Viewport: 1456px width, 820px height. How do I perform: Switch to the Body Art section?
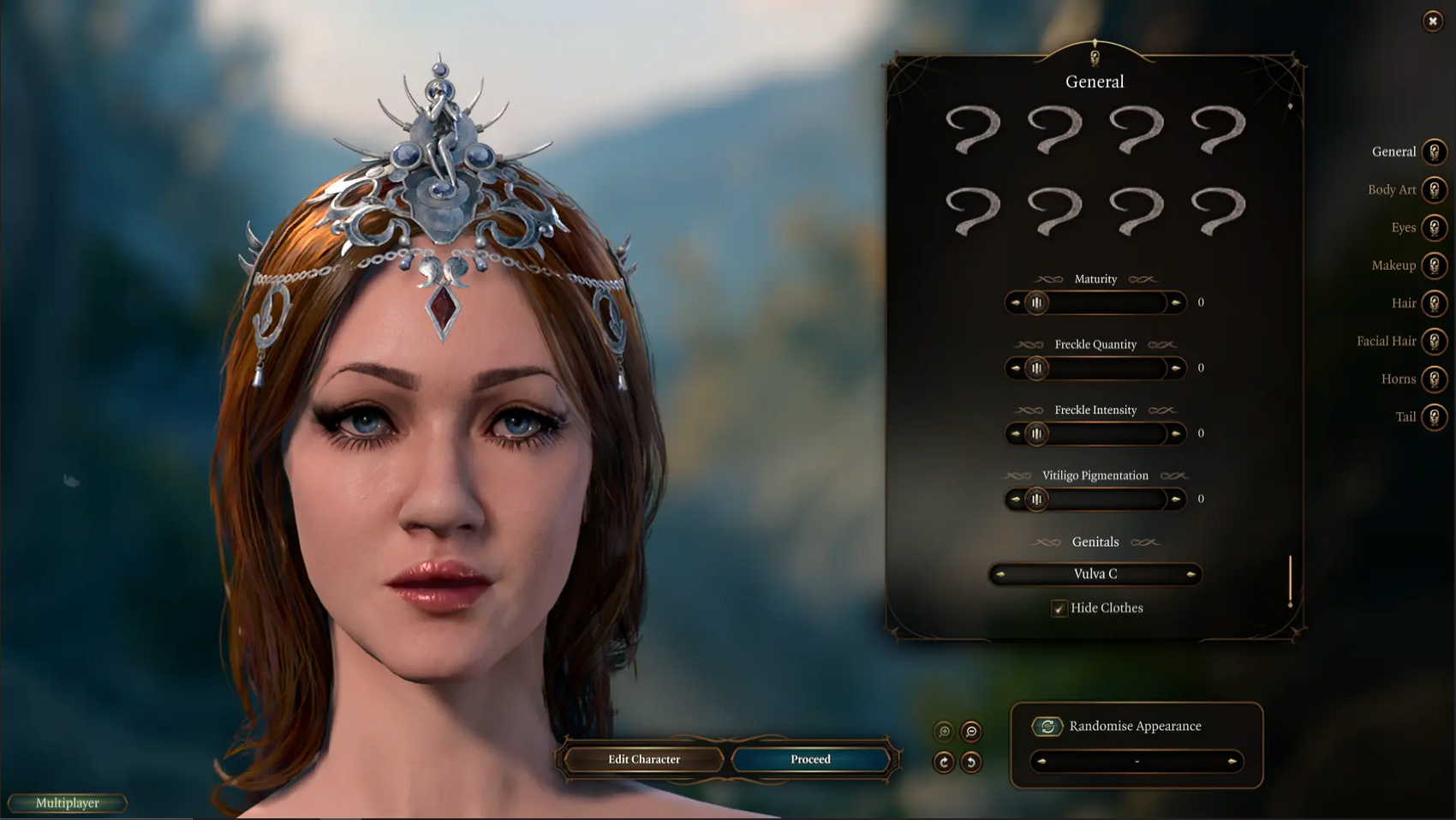1435,189
